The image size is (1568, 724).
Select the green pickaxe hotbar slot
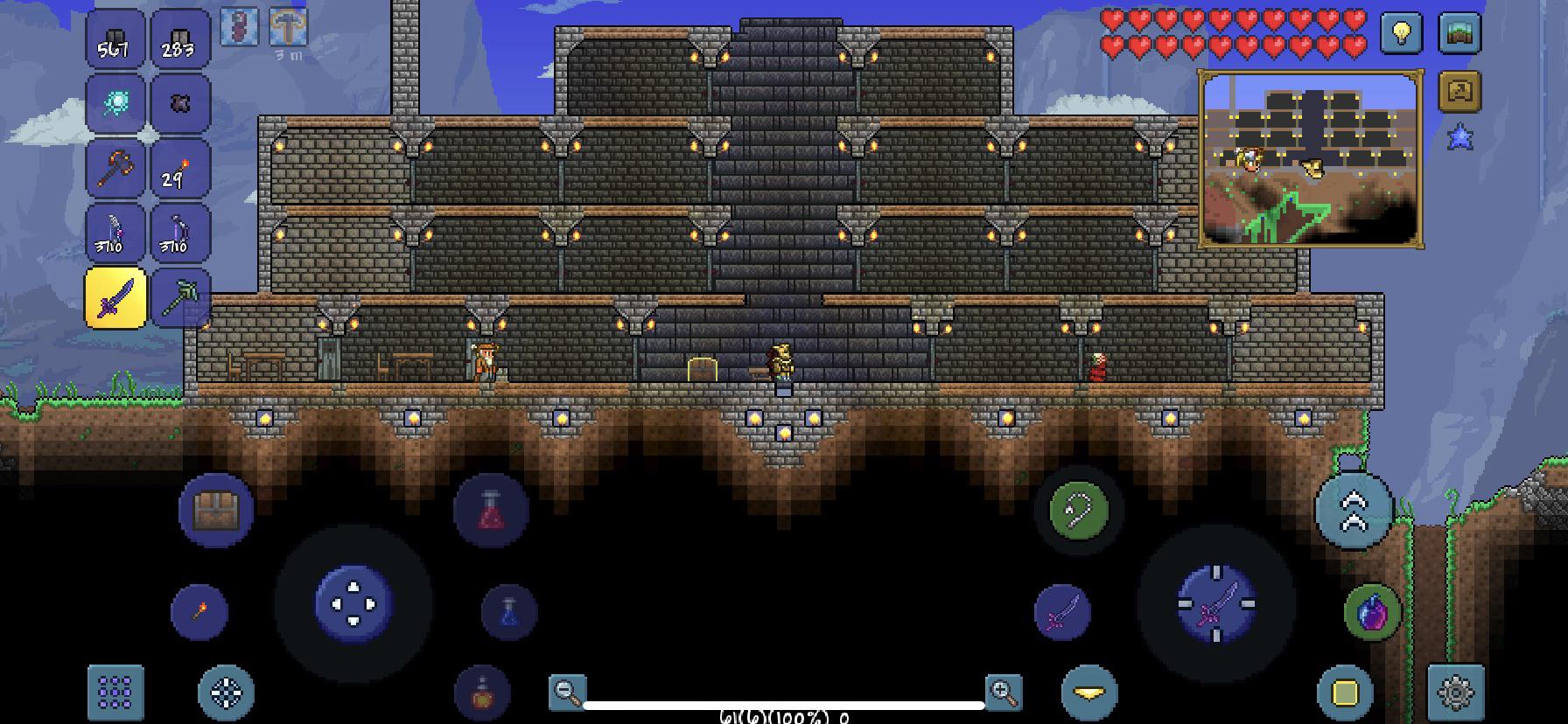point(179,295)
